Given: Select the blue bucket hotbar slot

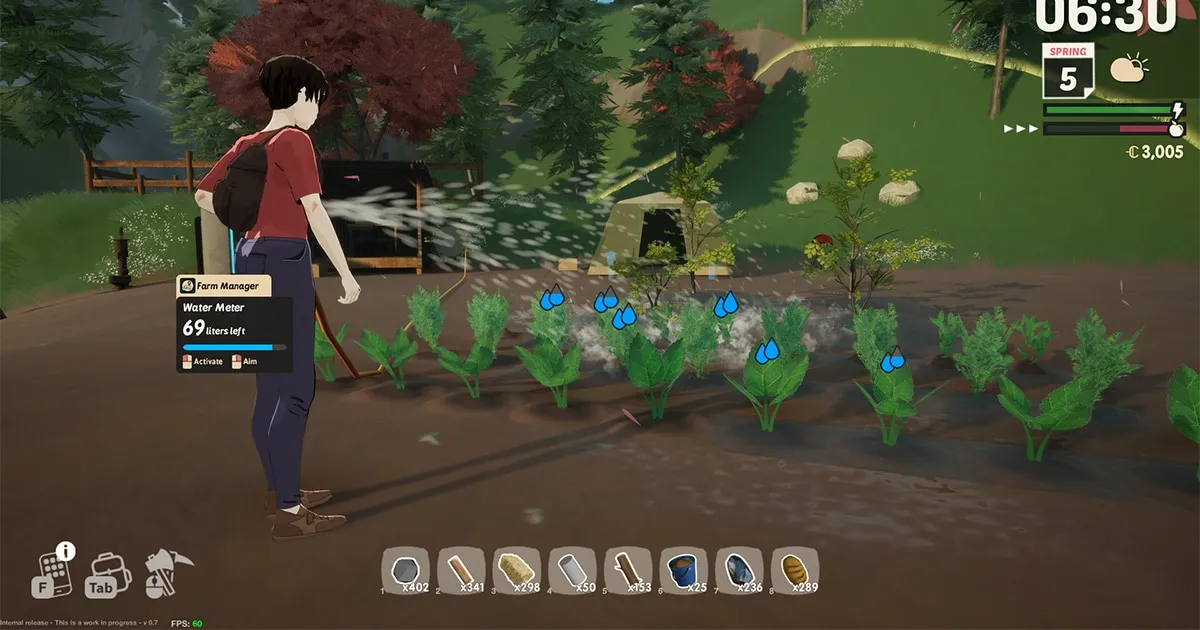Looking at the screenshot, I should [683, 571].
